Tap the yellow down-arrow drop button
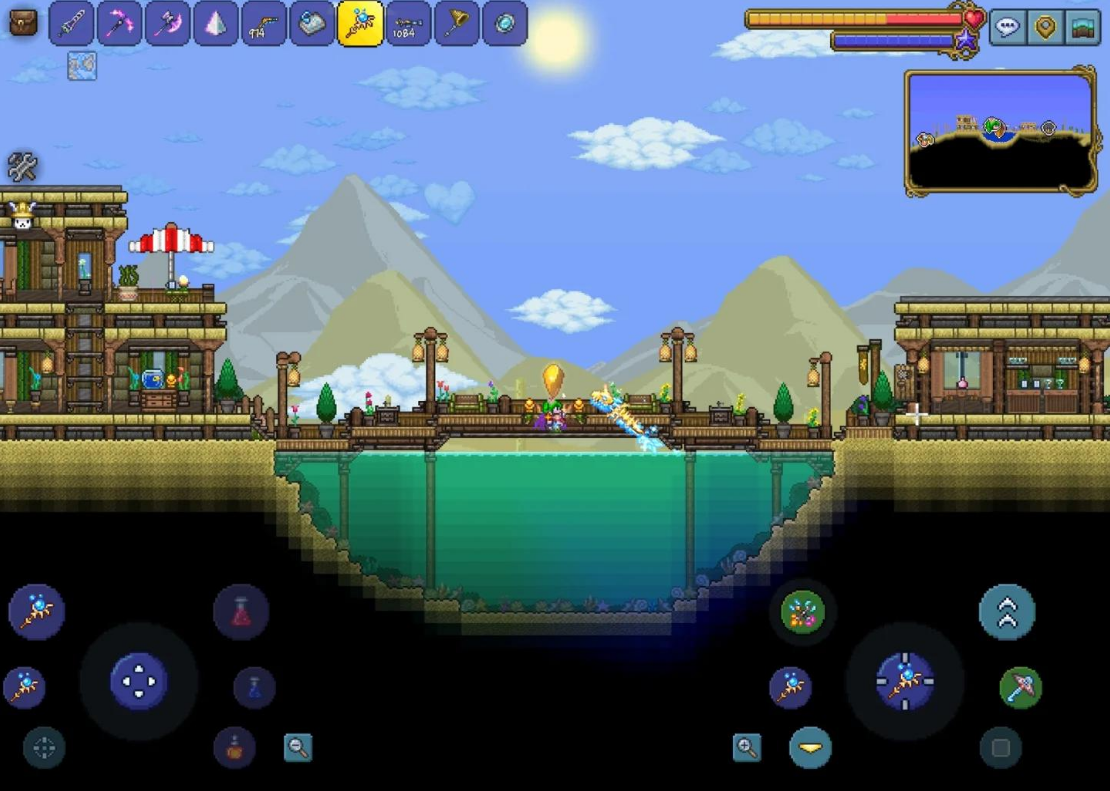The height and width of the screenshot is (791, 1110). point(810,748)
